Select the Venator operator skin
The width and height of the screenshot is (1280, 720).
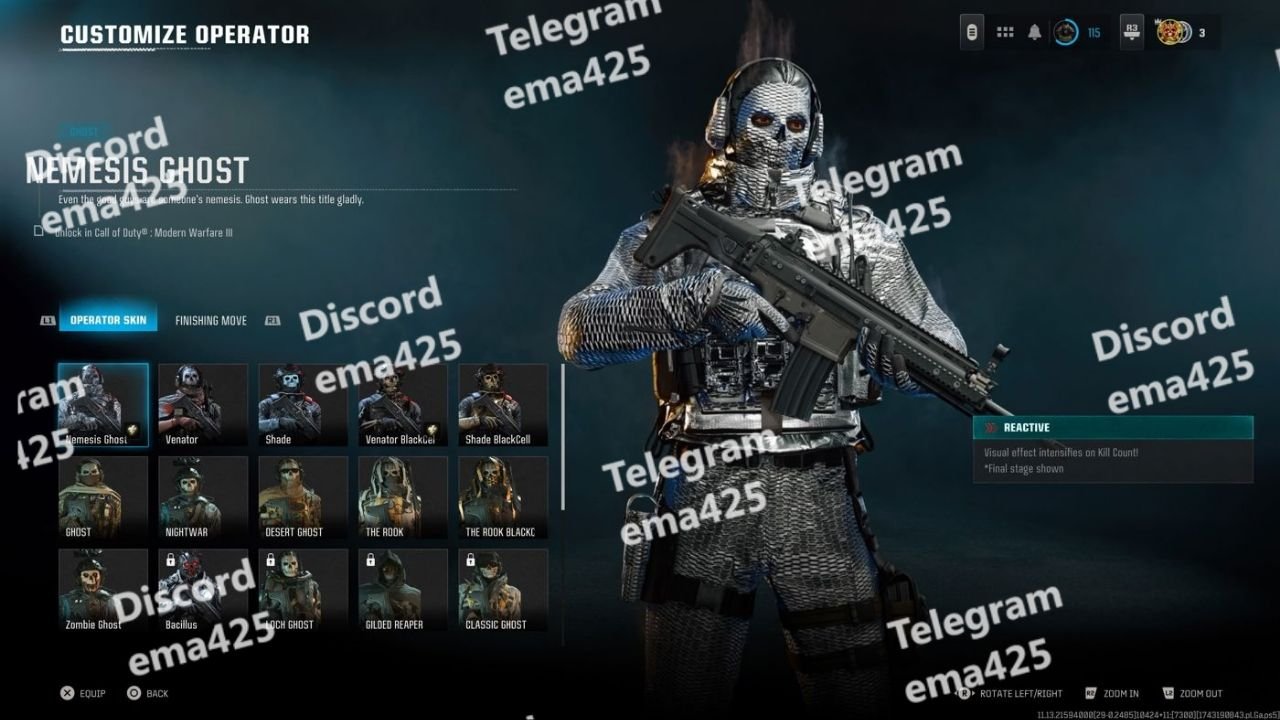203,404
